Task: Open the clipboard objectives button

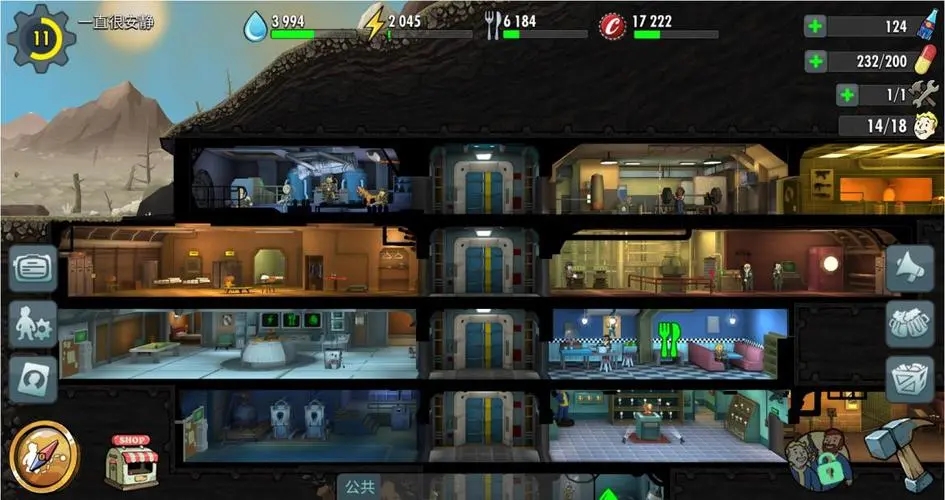Action: pyautogui.click(x=33, y=268)
